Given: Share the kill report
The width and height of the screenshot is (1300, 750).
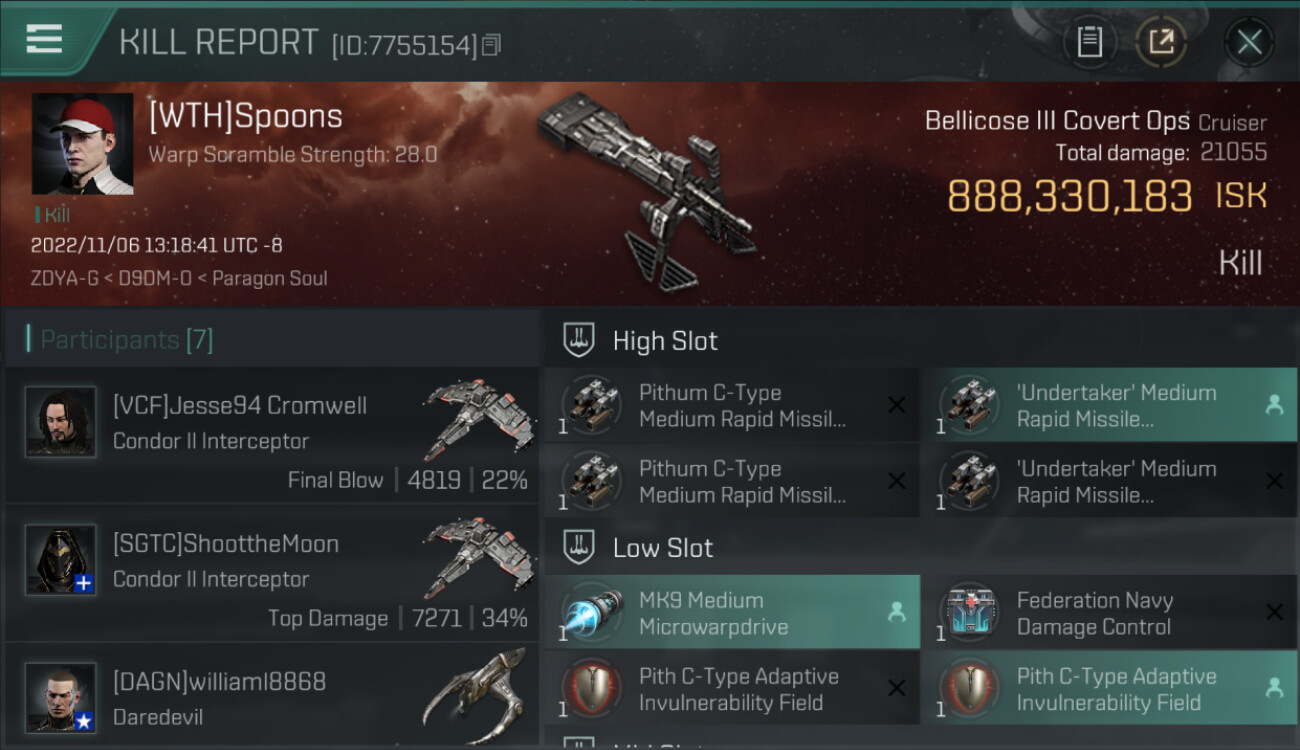Looking at the screenshot, I should coord(1161,42).
